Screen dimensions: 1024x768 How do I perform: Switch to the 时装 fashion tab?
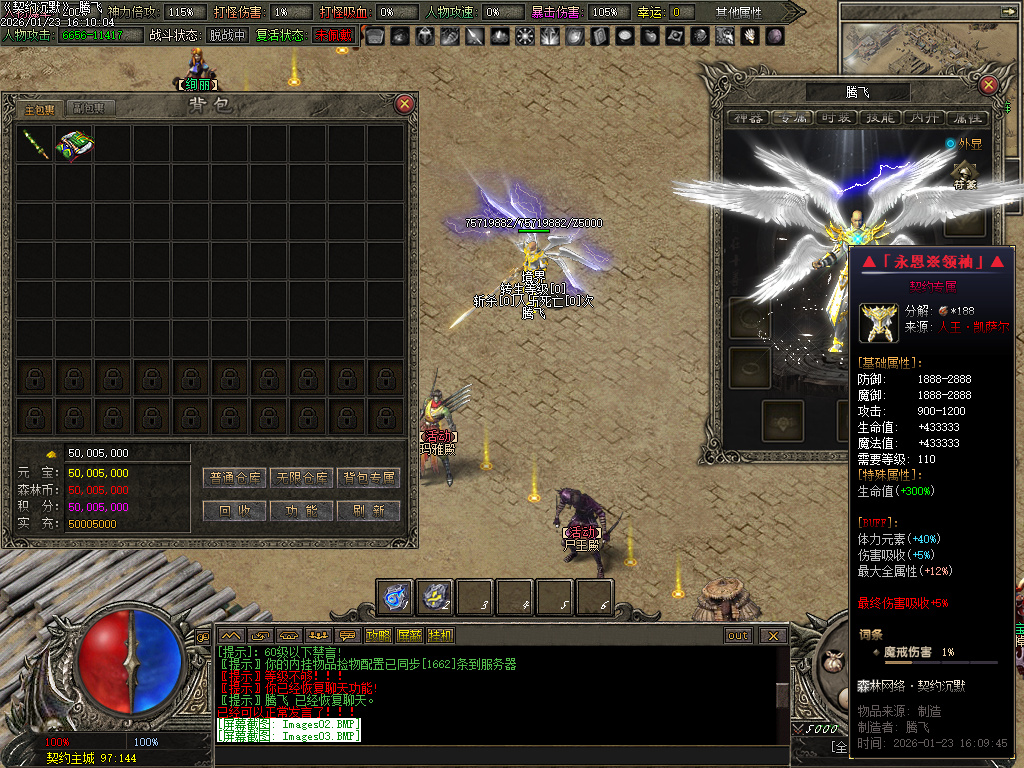837,118
